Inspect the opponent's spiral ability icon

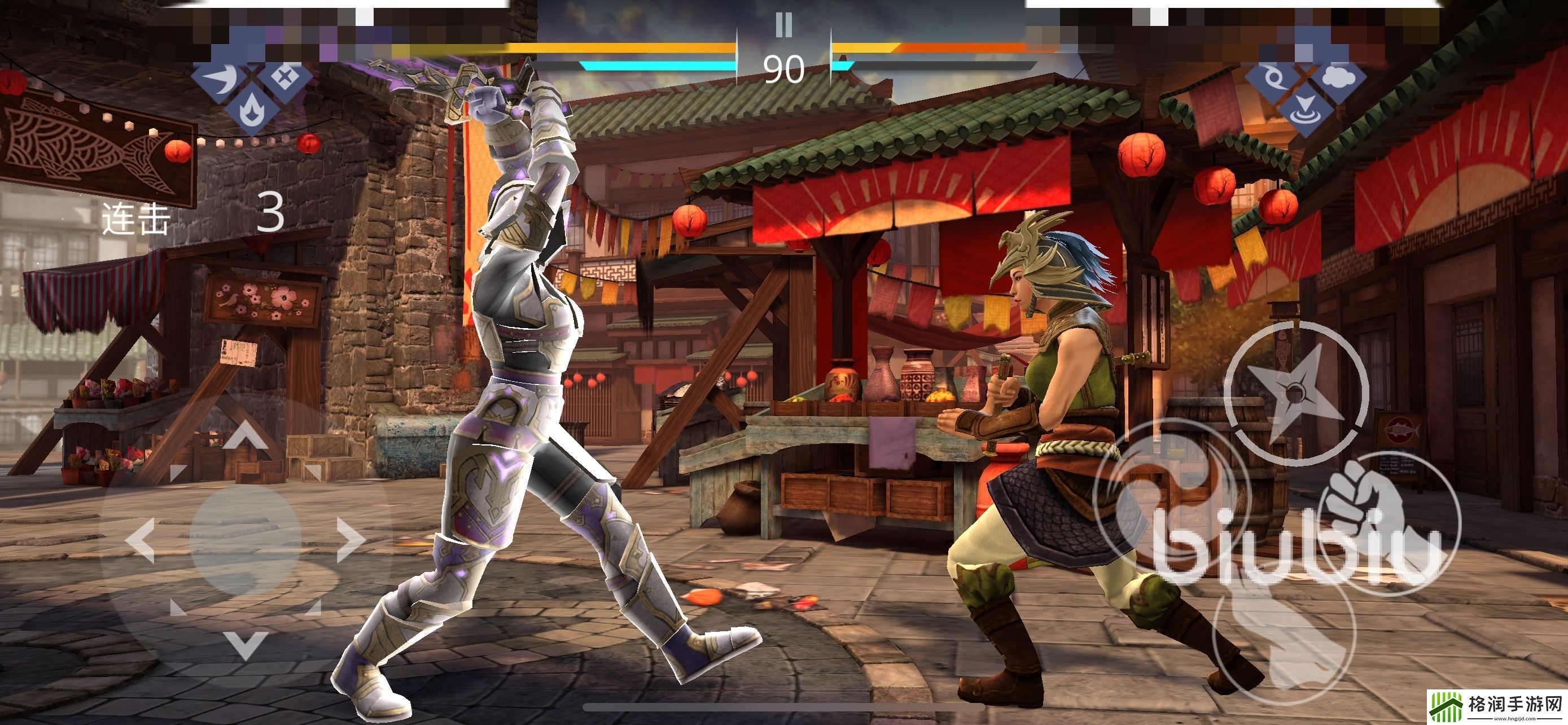pyautogui.click(x=1273, y=79)
